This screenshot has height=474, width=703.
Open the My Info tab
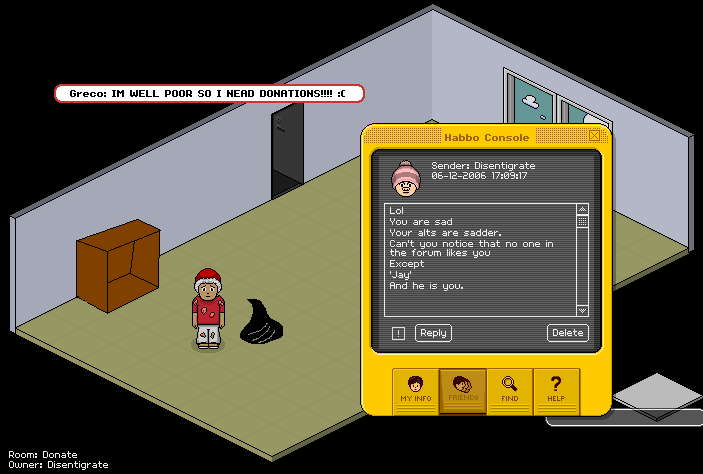coord(415,388)
